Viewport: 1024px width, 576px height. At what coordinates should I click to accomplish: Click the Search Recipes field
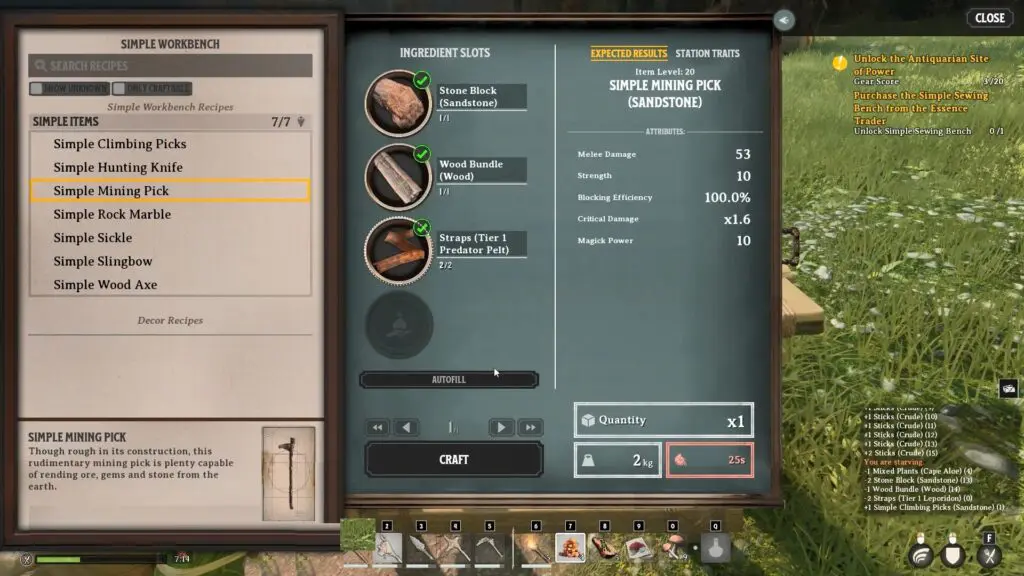click(x=170, y=66)
